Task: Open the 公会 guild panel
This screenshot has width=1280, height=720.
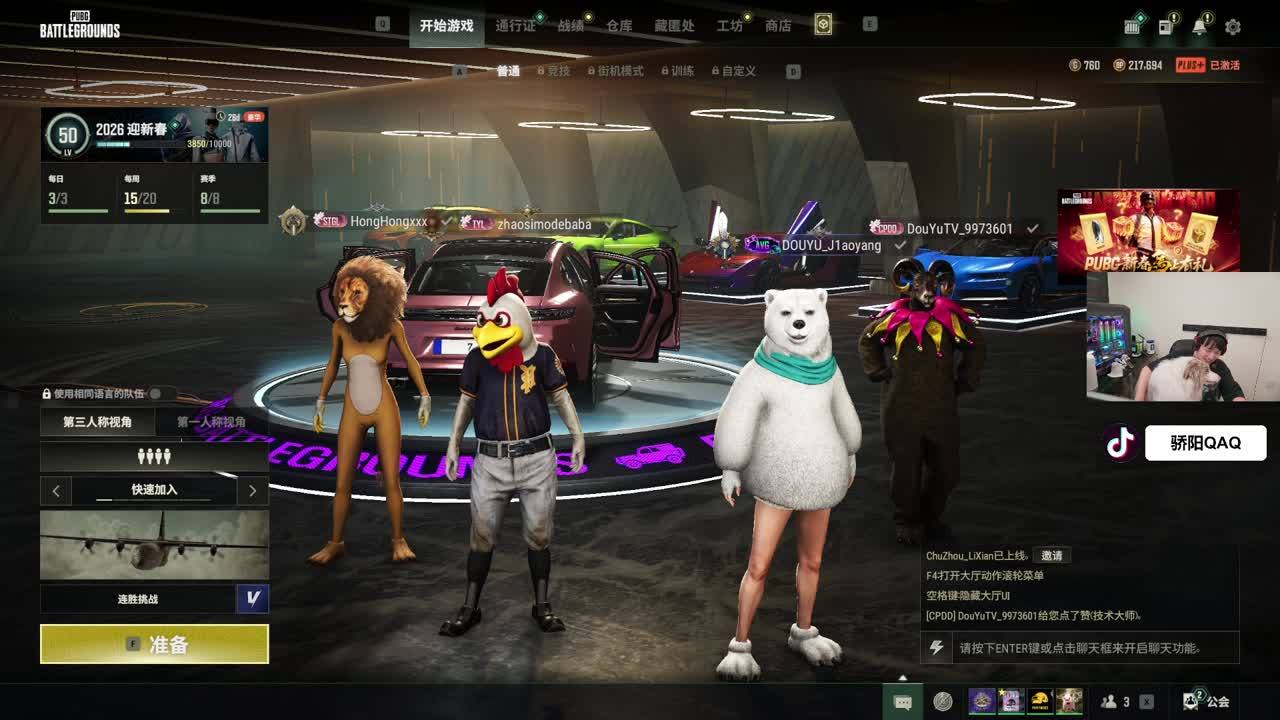Action: 1206,701
